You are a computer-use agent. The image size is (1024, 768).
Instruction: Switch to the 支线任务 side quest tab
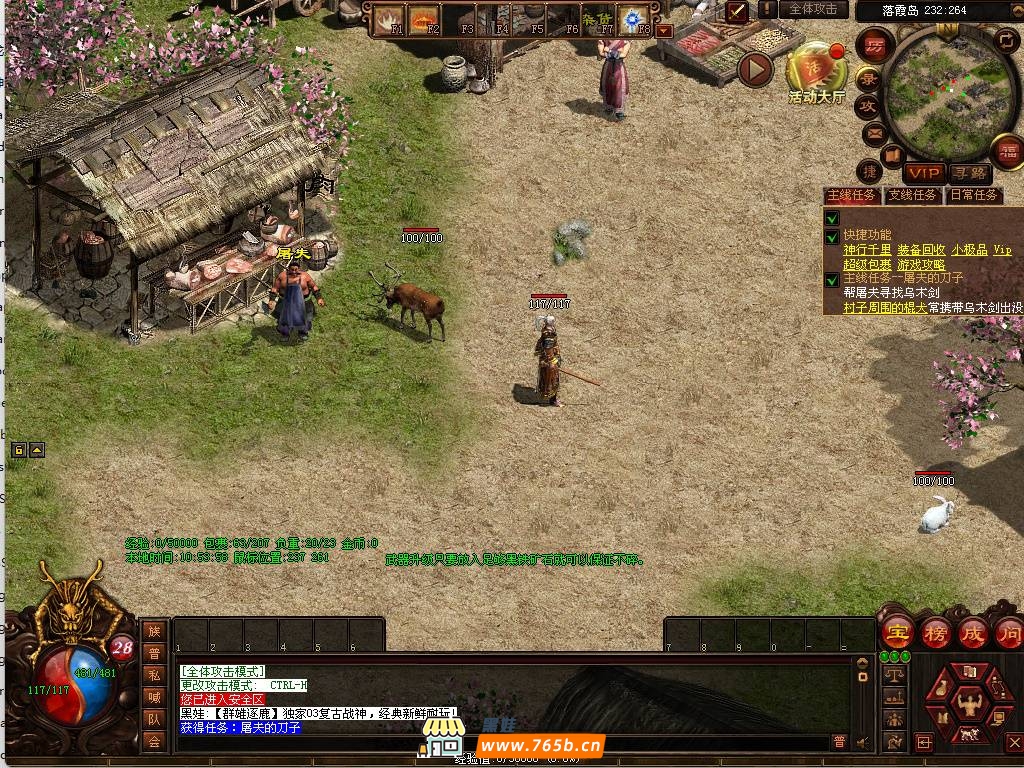[913, 195]
